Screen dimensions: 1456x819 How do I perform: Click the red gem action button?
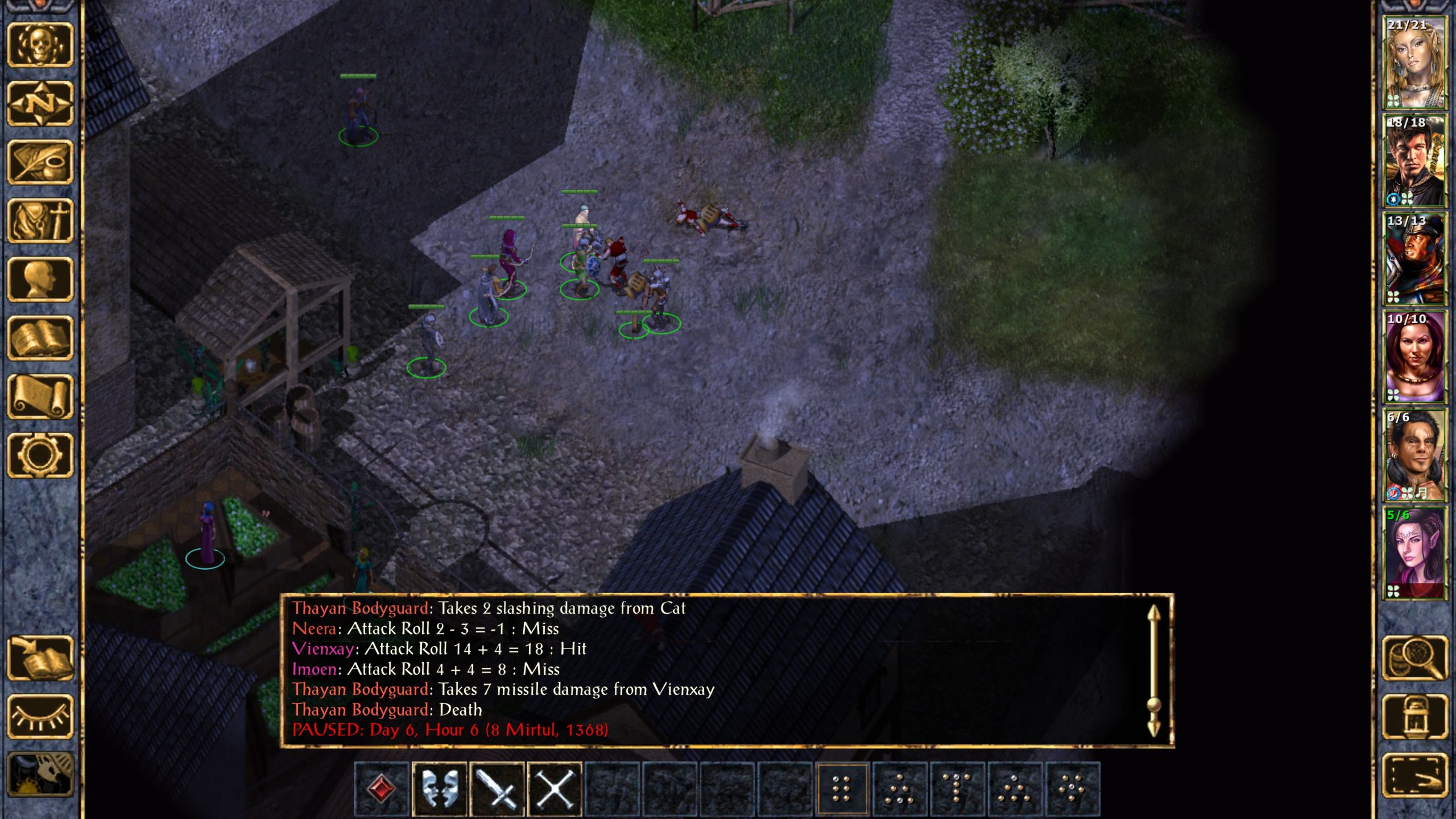(382, 789)
